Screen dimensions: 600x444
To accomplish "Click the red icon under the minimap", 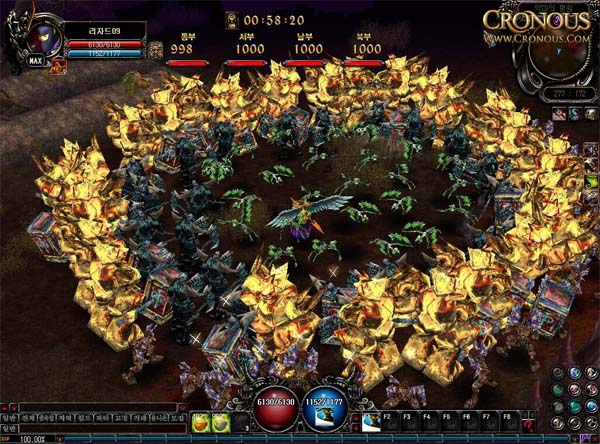I will coord(557,115).
